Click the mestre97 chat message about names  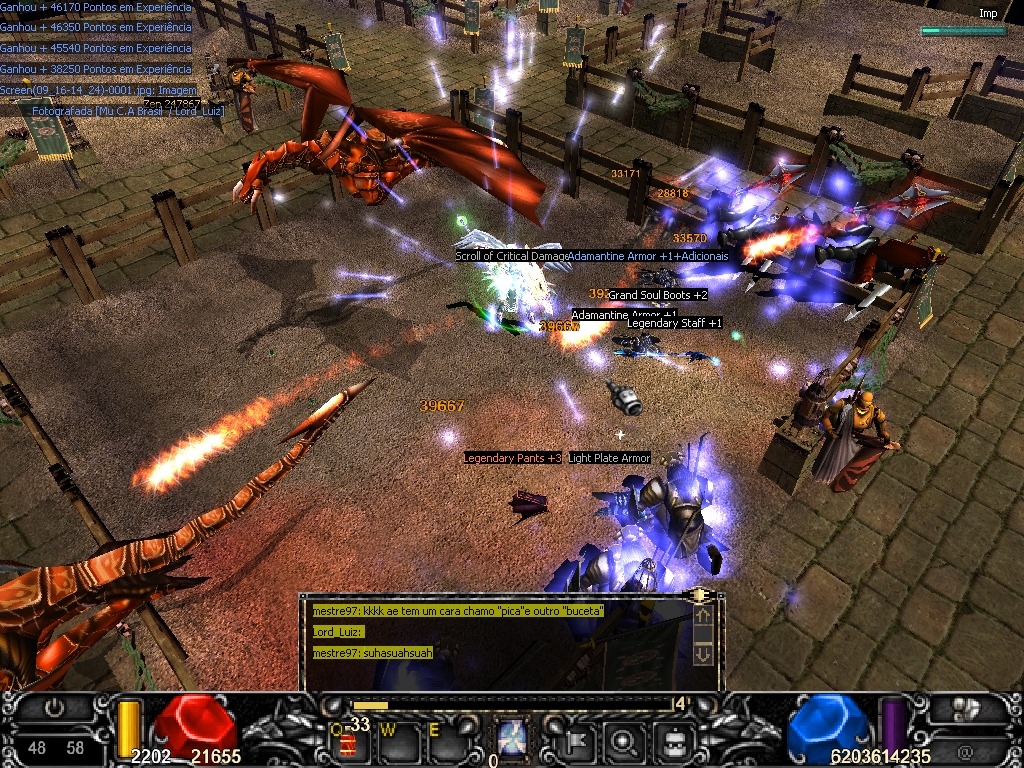click(457, 610)
